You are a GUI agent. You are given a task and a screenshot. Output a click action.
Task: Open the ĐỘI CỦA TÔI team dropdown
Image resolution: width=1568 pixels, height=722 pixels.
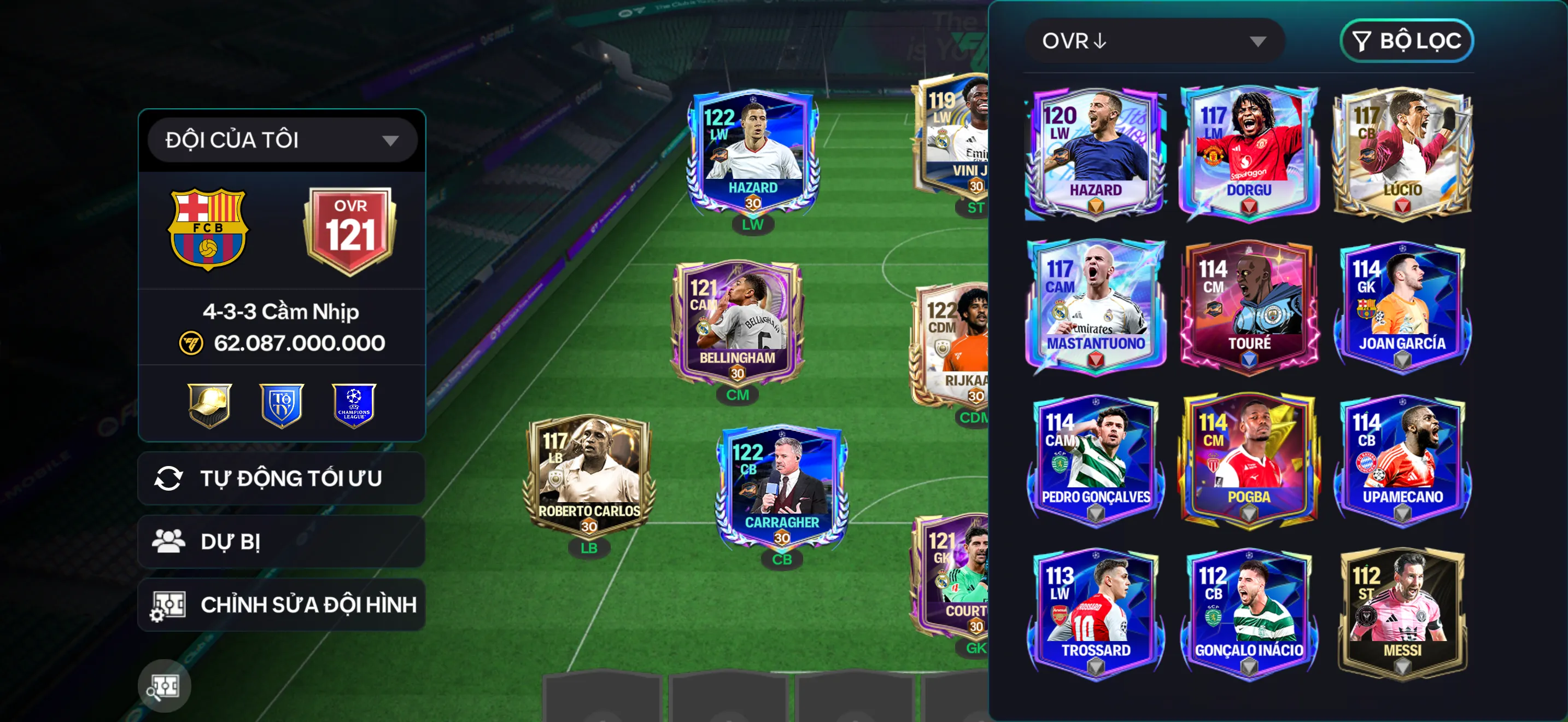282,140
